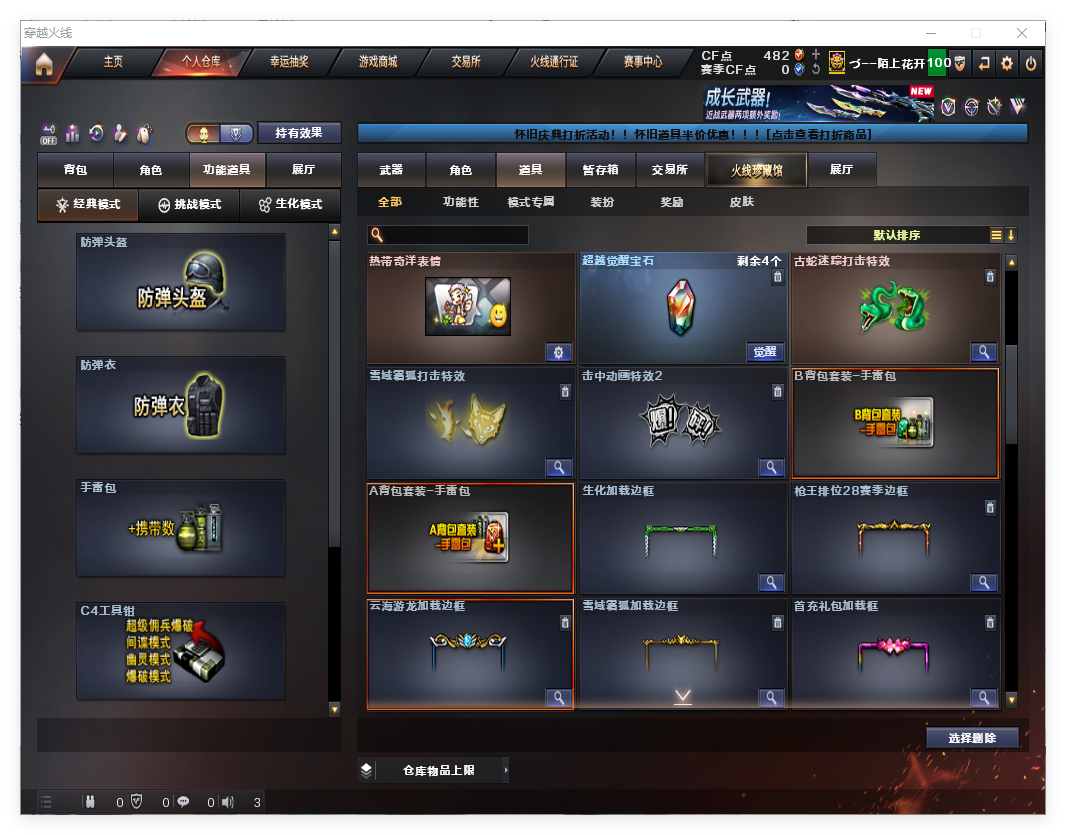
Task: Switch to the 武器 weapons tab
Action: tap(391, 170)
